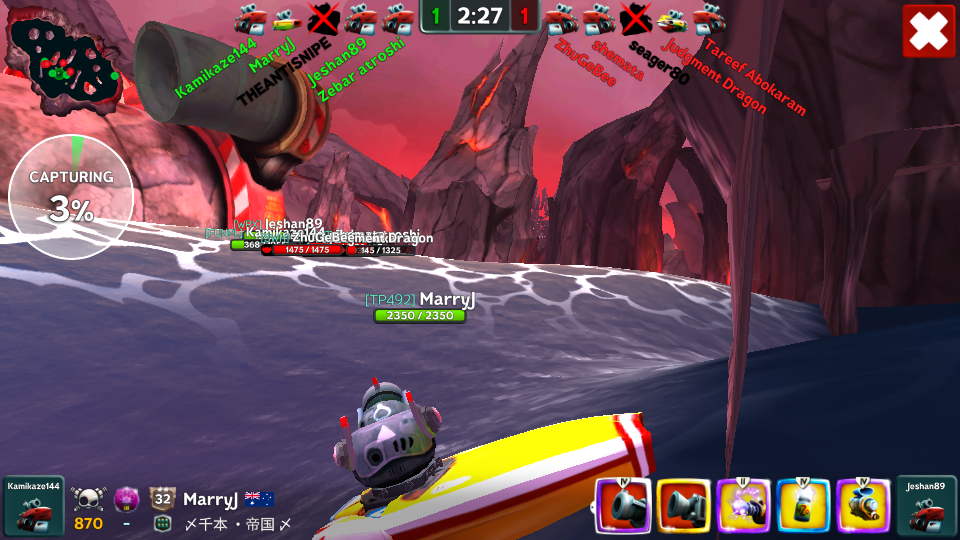
Task: Click the Australian flag beside MarryJ
Action: coord(260,499)
